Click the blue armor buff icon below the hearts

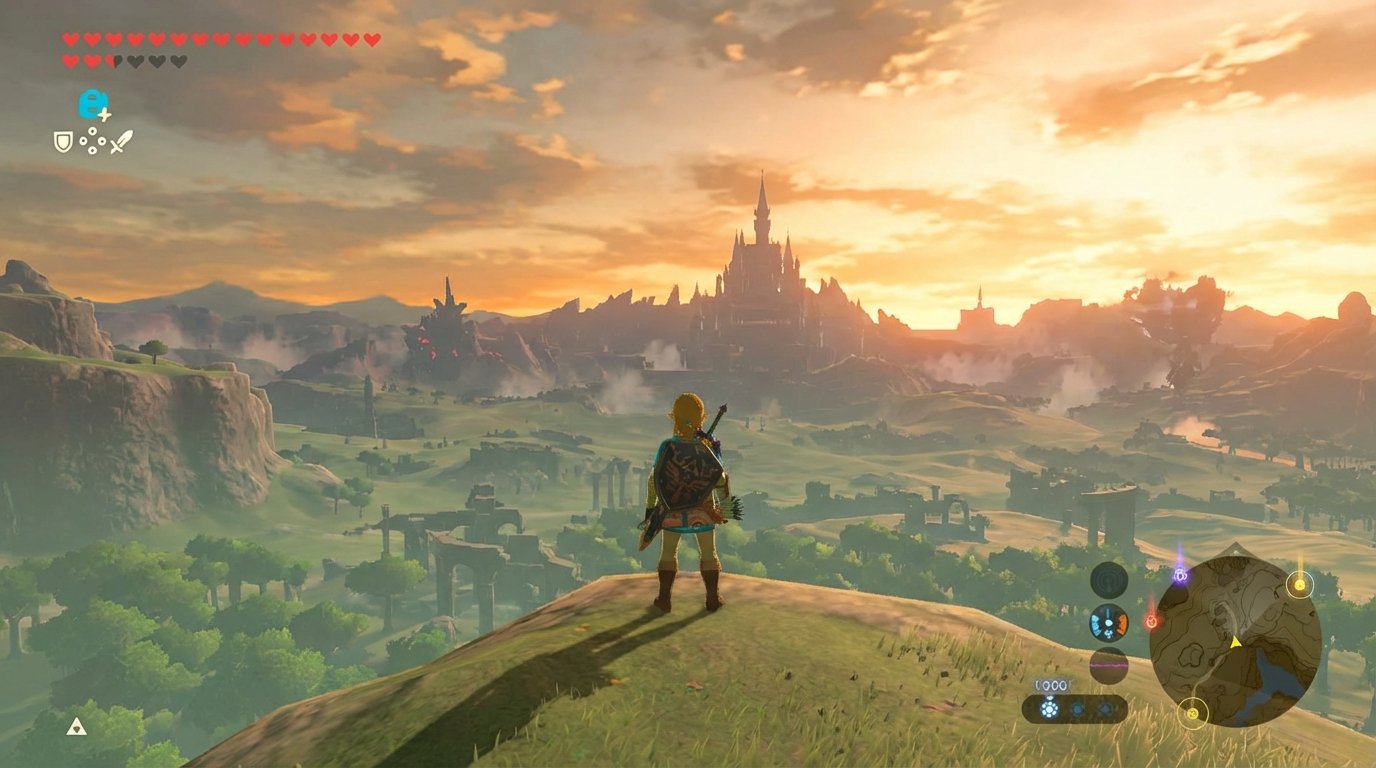(x=93, y=104)
